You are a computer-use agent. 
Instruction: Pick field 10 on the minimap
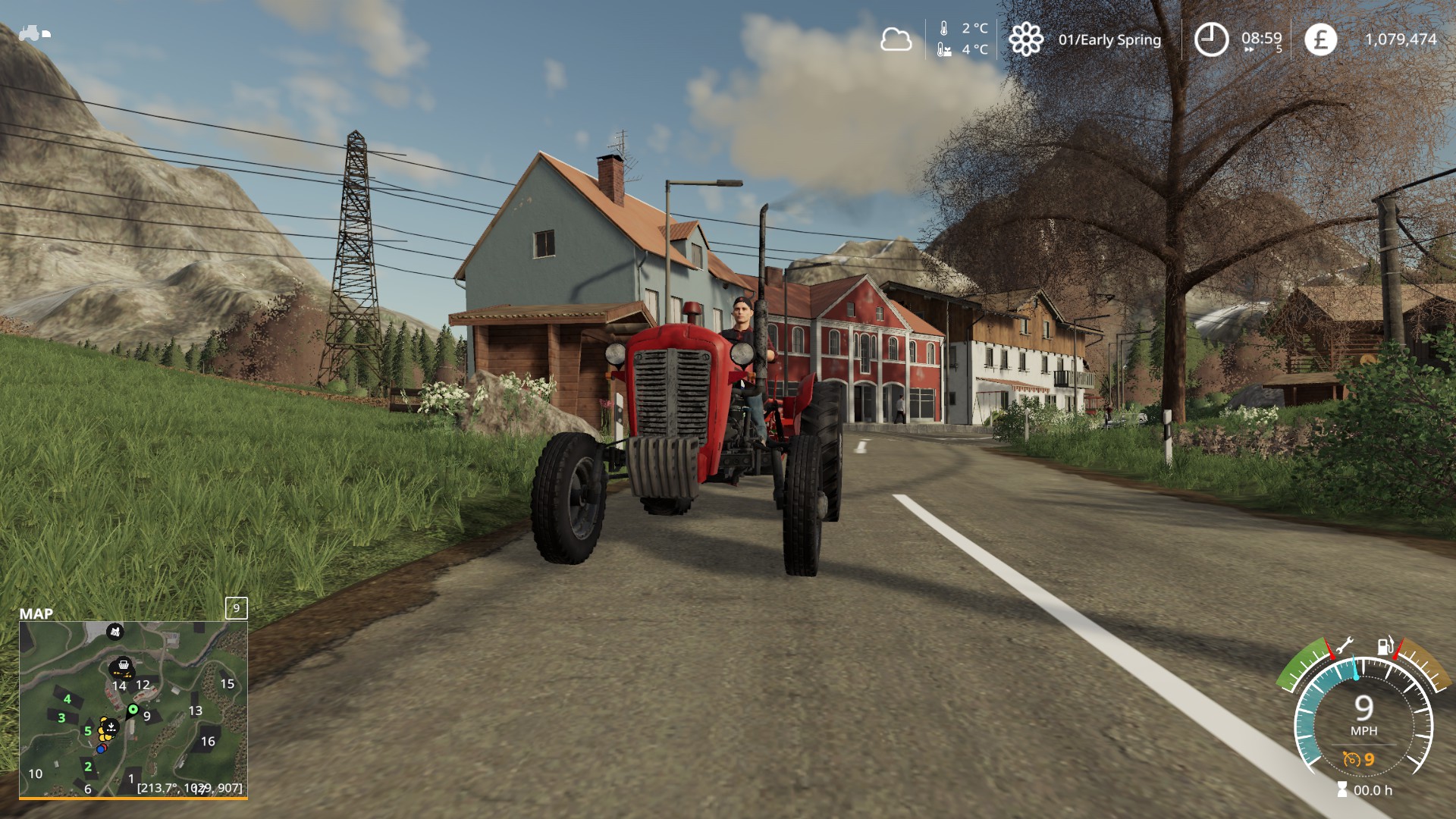pos(36,773)
